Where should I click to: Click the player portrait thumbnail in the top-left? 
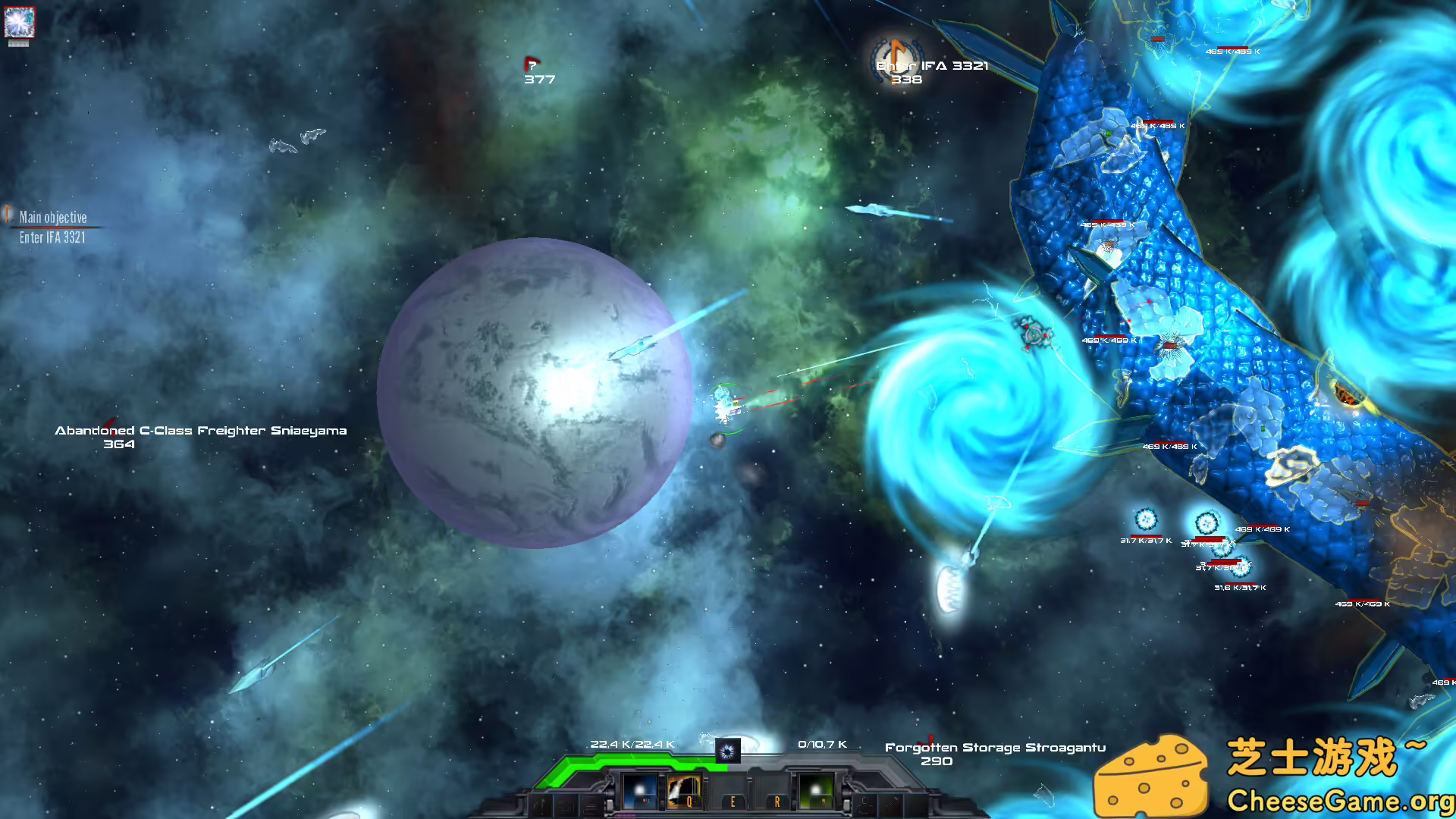pyautogui.click(x=20, y=23)
